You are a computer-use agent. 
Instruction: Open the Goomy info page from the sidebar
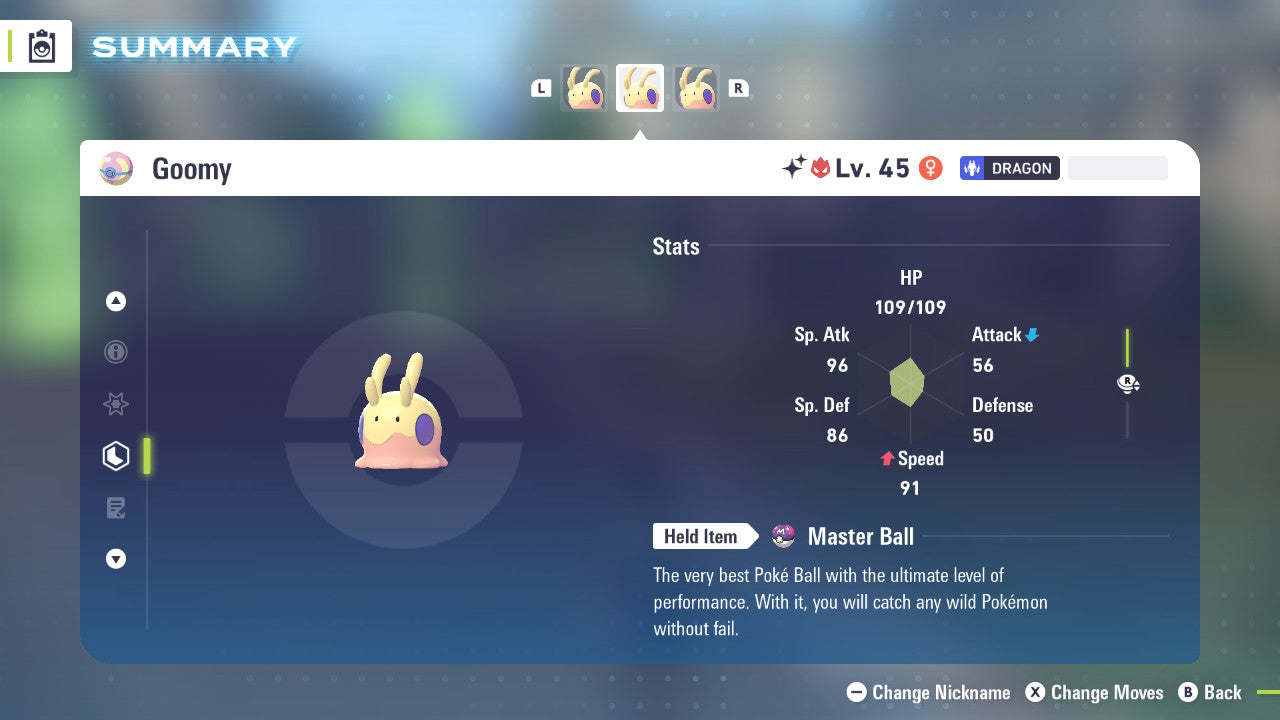[x=116, y=352]
